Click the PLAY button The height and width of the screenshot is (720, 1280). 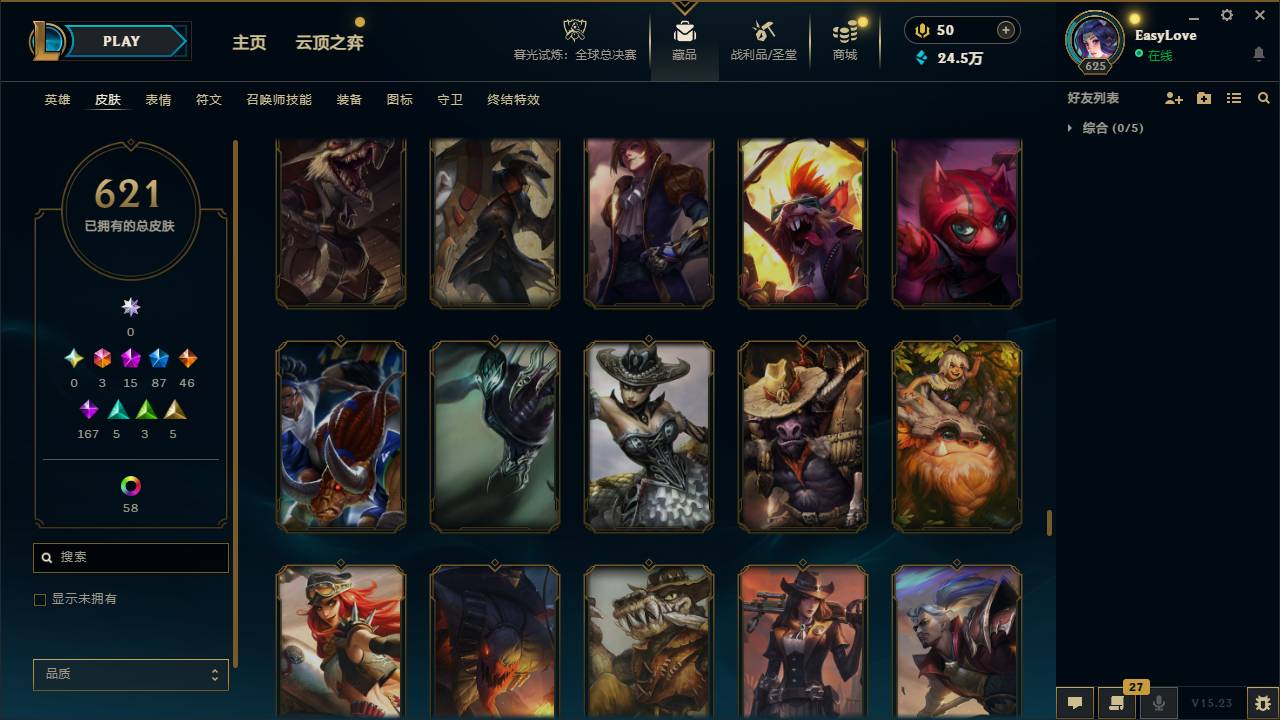[x=121, y=41]
